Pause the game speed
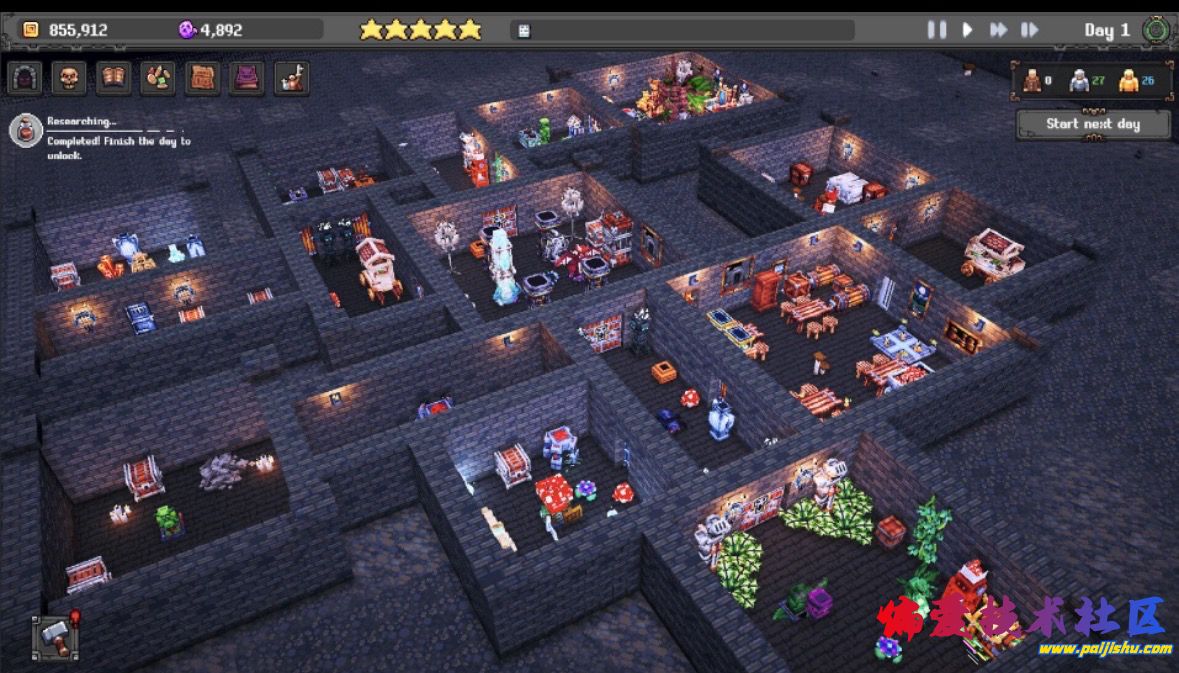The height and width of the screenshot is (673, 1179). tap(936, 30)
